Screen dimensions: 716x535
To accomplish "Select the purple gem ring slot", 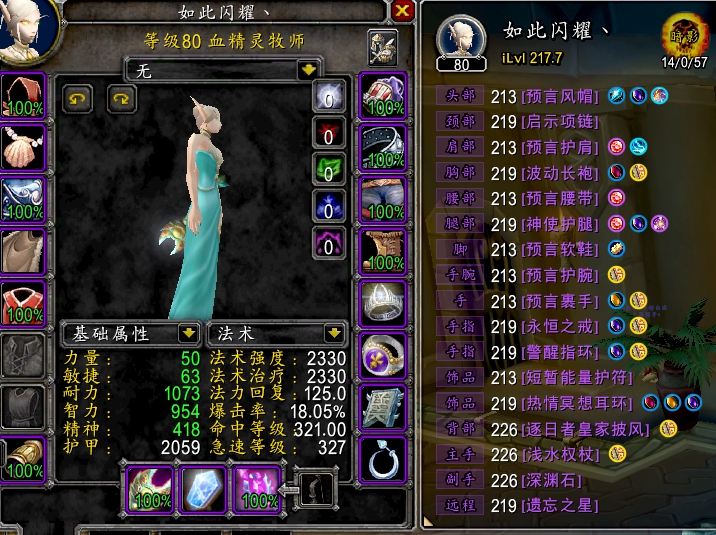I will tap(383, 355).
